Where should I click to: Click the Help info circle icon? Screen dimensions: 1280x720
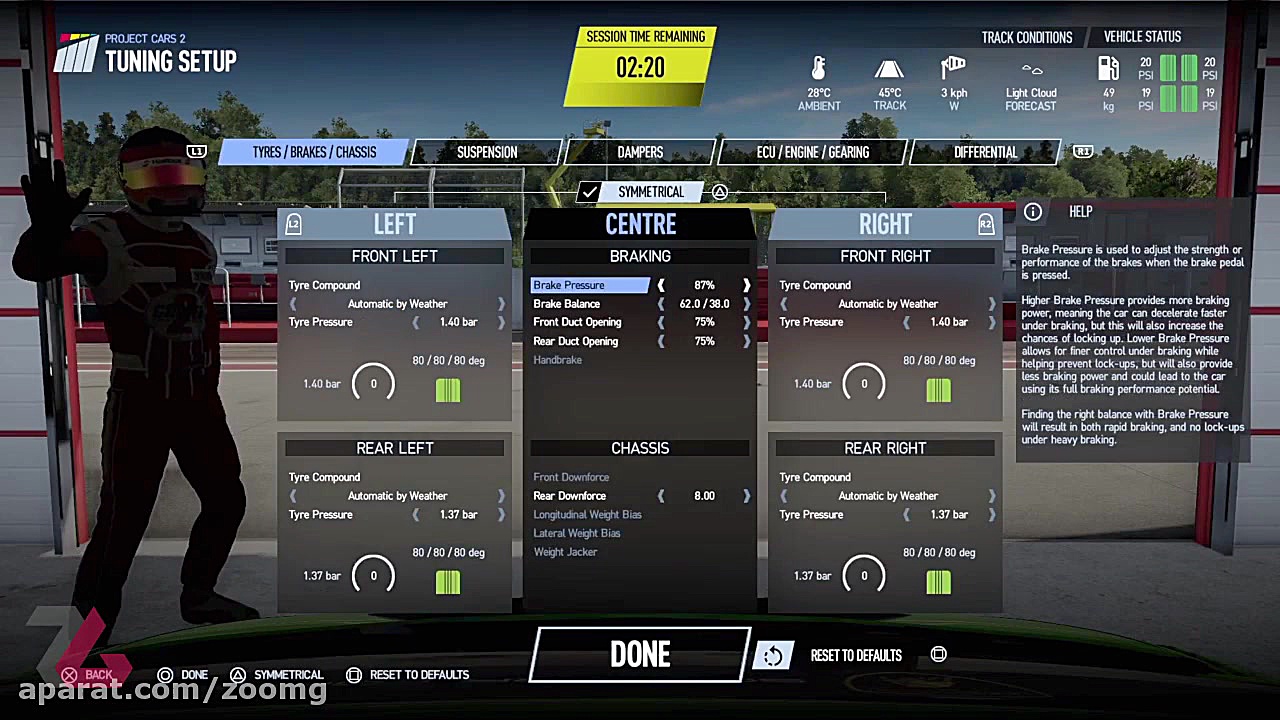pyautogui.click(x=1033, y=211)
